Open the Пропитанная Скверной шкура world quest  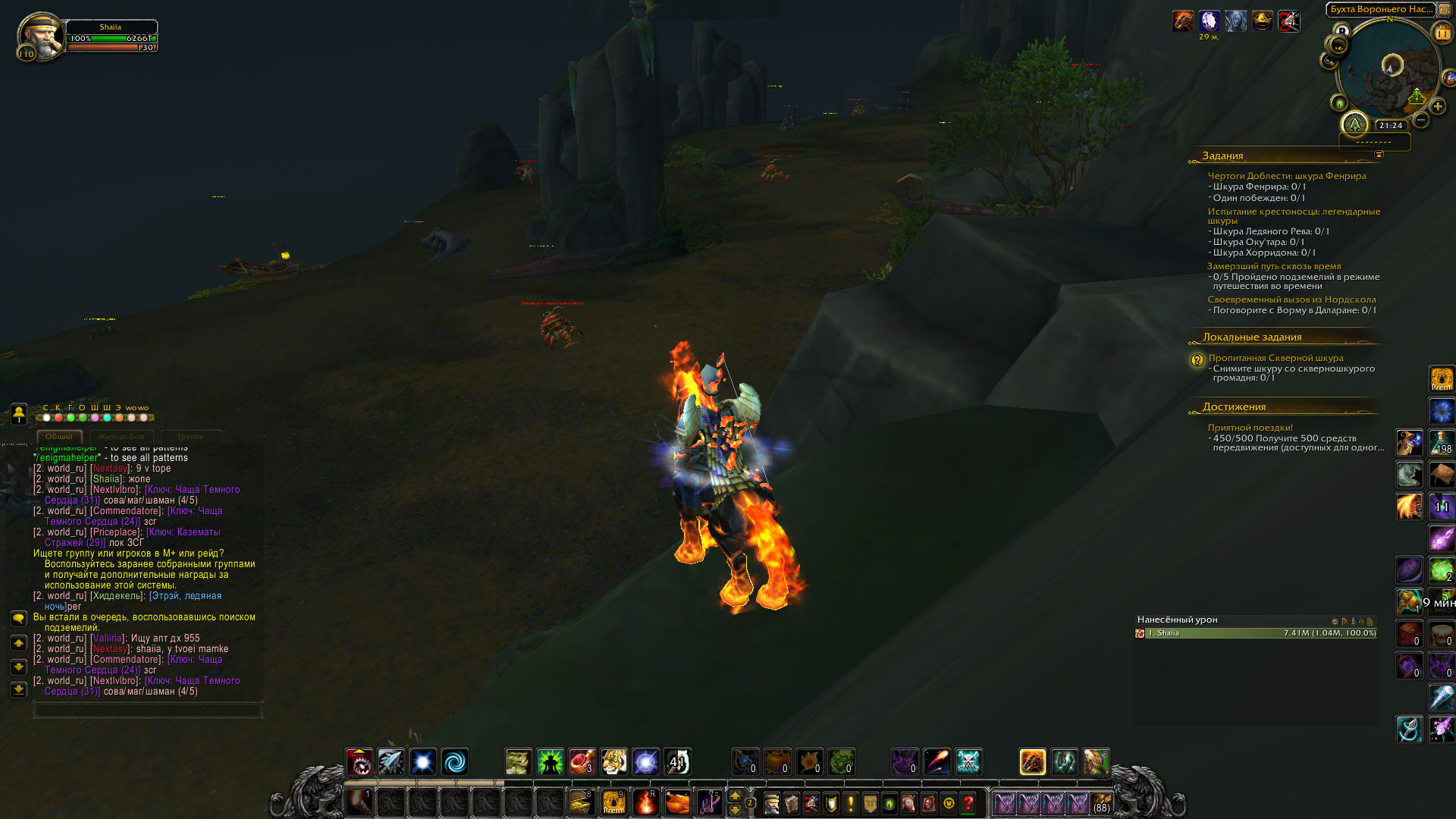(x=1276, y=358)
